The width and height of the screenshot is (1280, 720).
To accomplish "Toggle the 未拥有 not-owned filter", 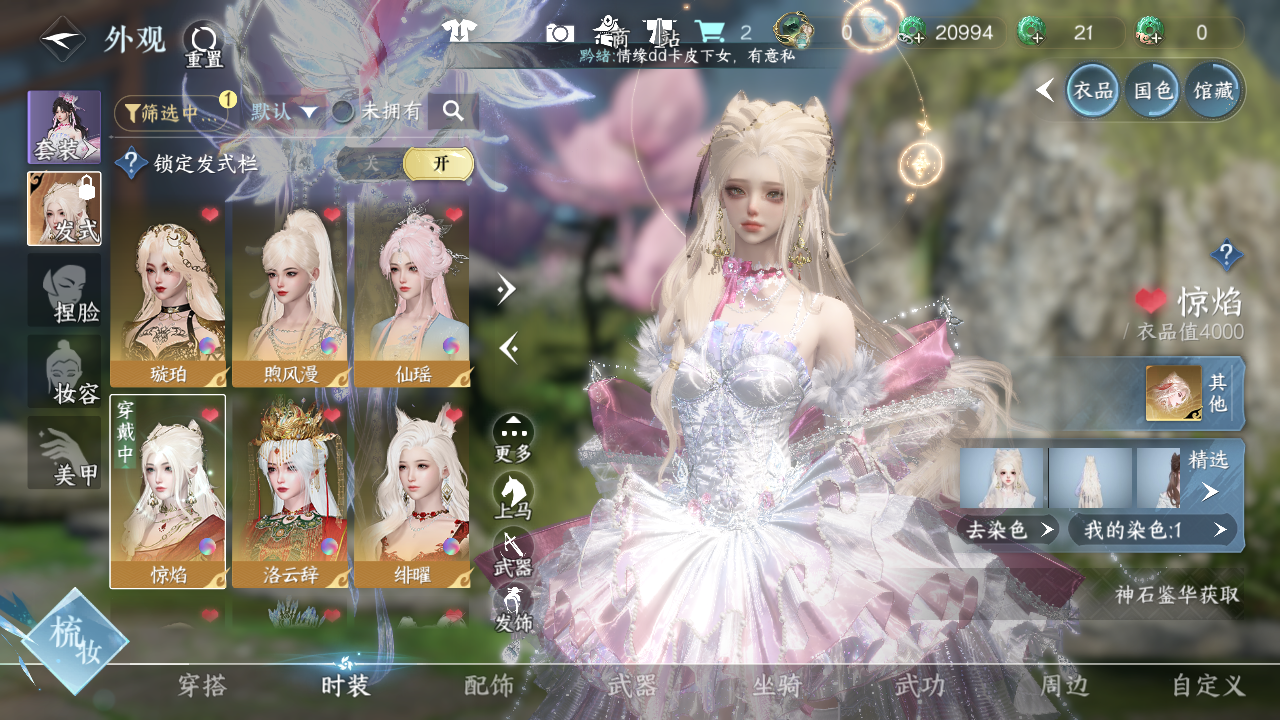I will (377, 112).
